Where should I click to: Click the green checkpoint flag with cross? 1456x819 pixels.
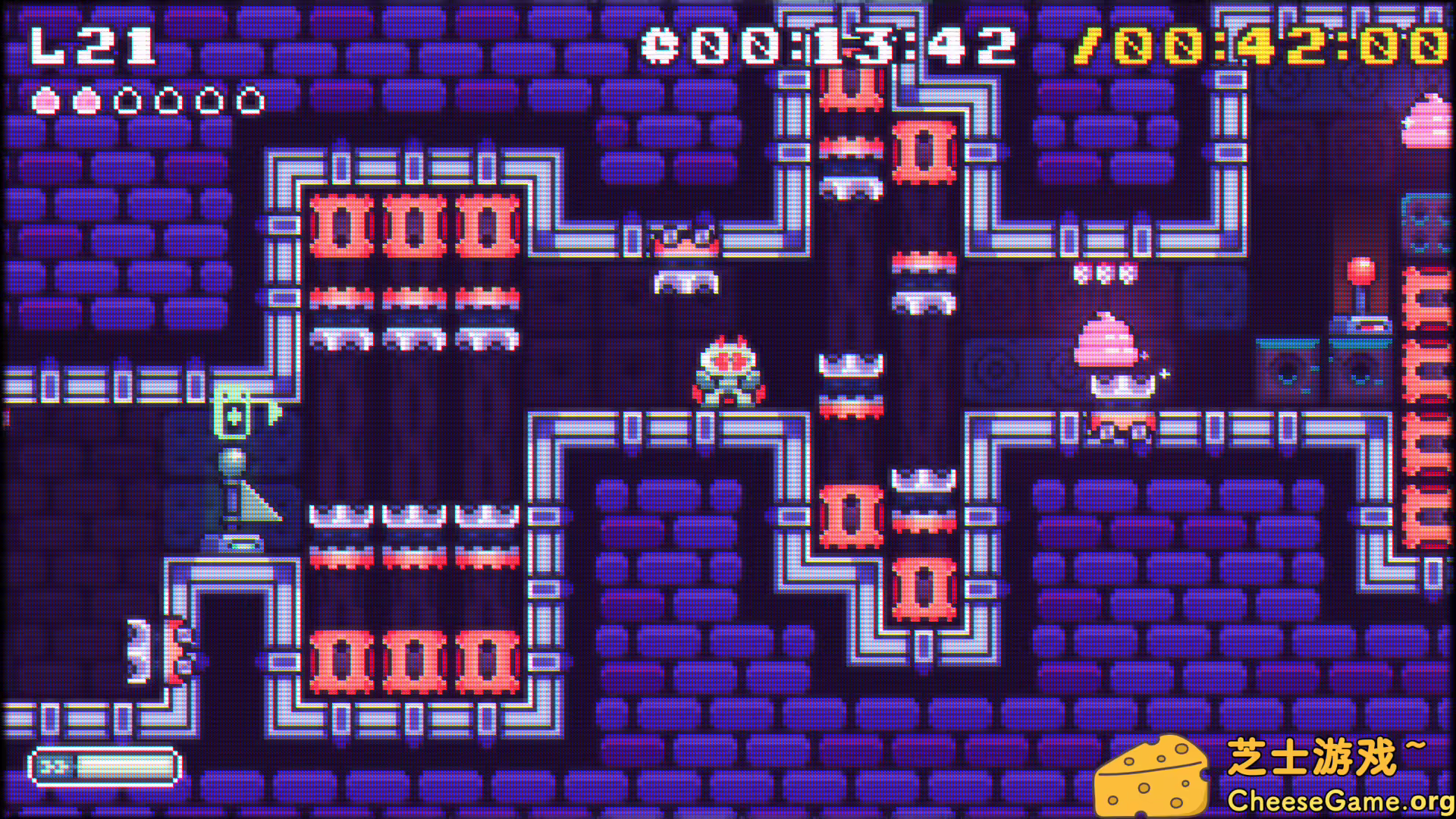(235, 413)
